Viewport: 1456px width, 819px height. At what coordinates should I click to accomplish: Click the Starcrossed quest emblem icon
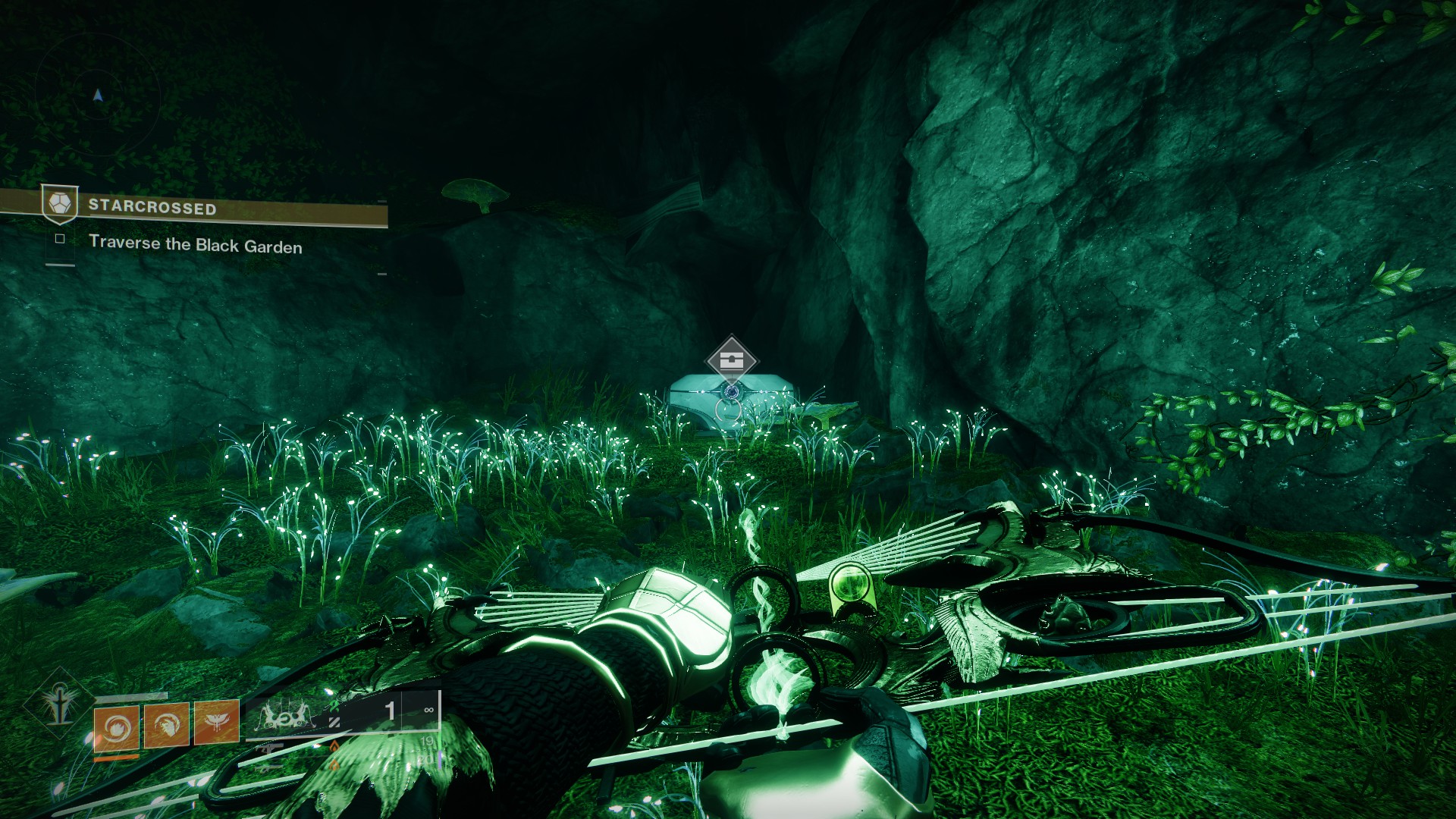60,205
